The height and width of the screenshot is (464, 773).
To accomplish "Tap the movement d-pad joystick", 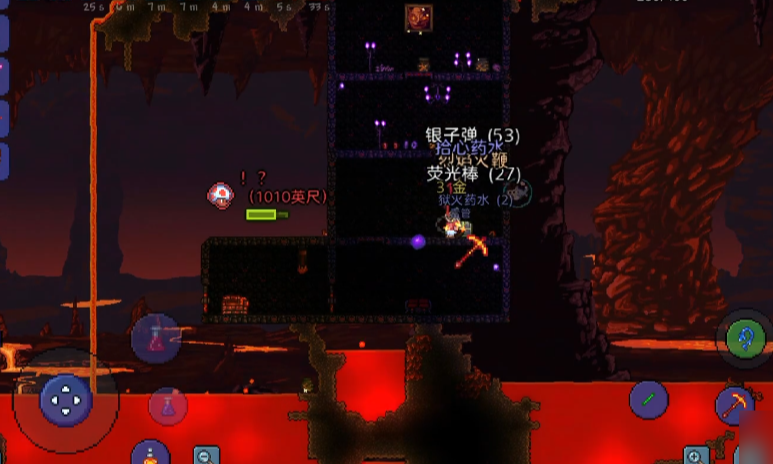I will 66,401.
